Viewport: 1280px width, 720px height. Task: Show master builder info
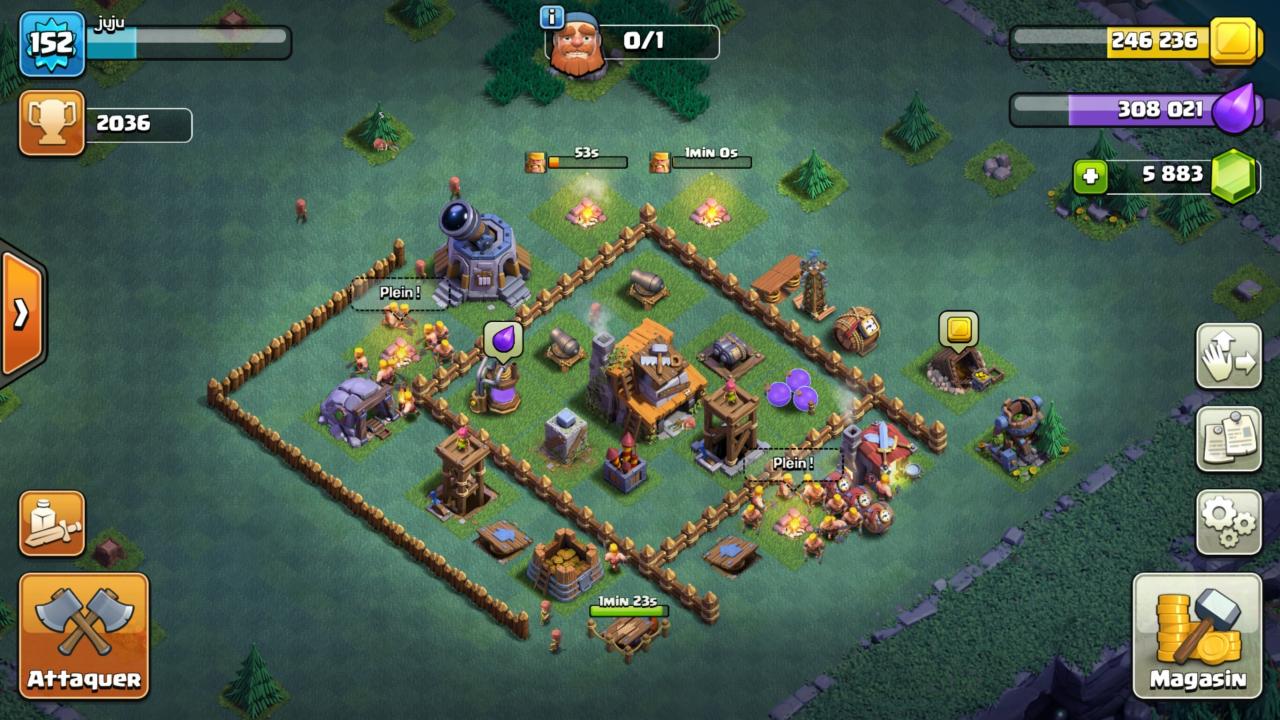pyautogui.click(x=552, y=17)
